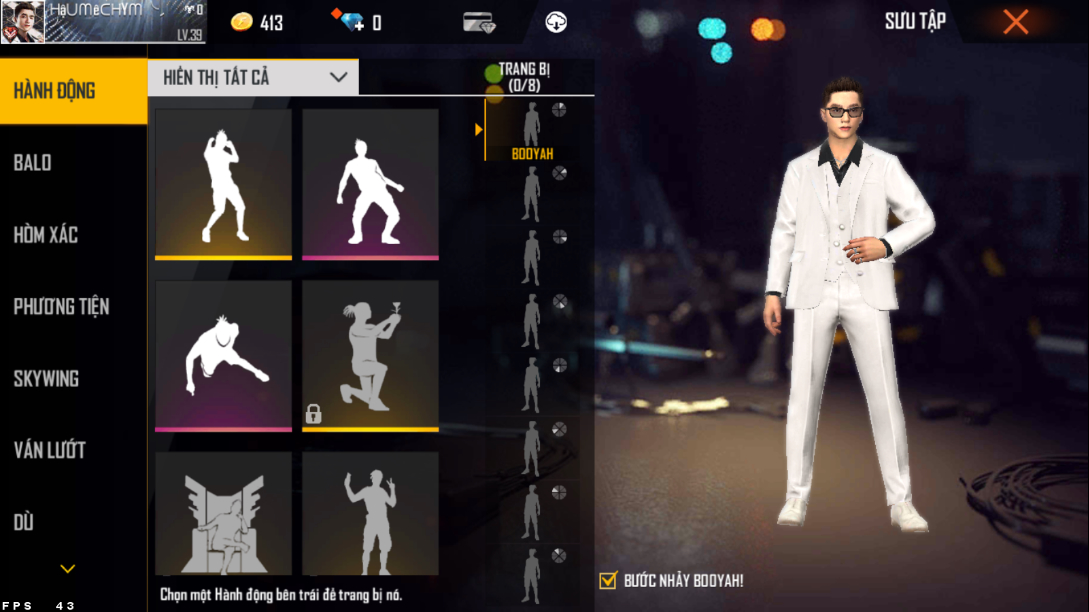Open the diamond card membership icon
This screenshot has width=1089, height=612.
(x=479, y=22)
